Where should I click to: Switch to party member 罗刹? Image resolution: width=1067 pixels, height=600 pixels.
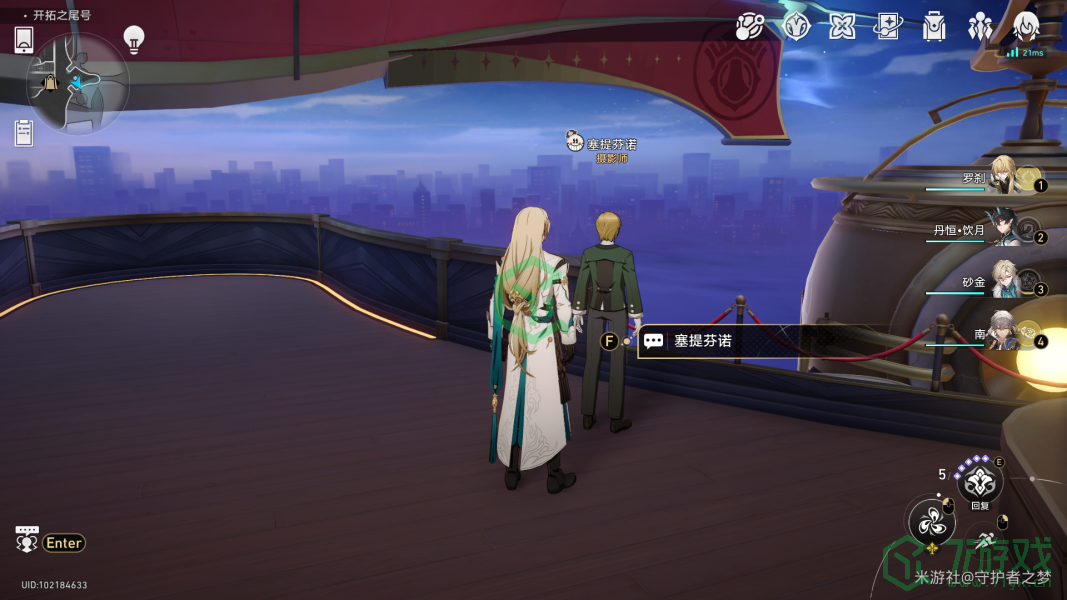tap(1005, 177)
